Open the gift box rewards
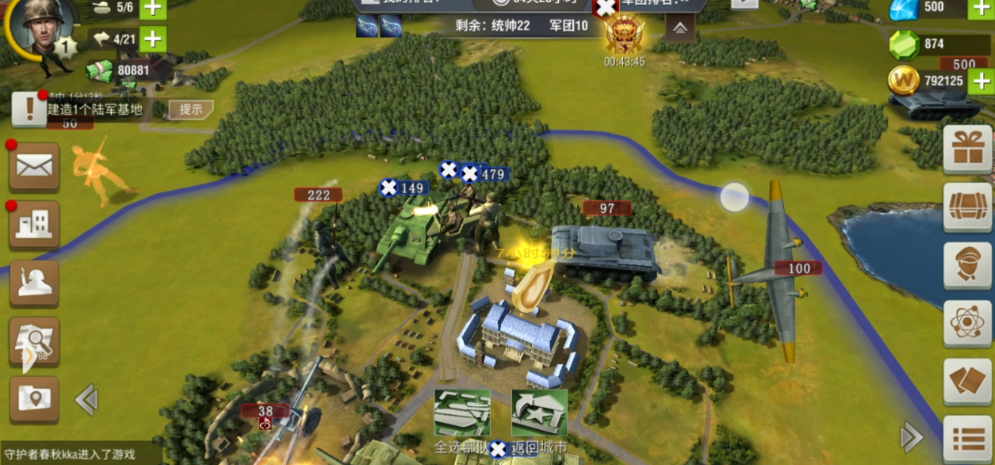The image size is (995, 465). (968, 148)
